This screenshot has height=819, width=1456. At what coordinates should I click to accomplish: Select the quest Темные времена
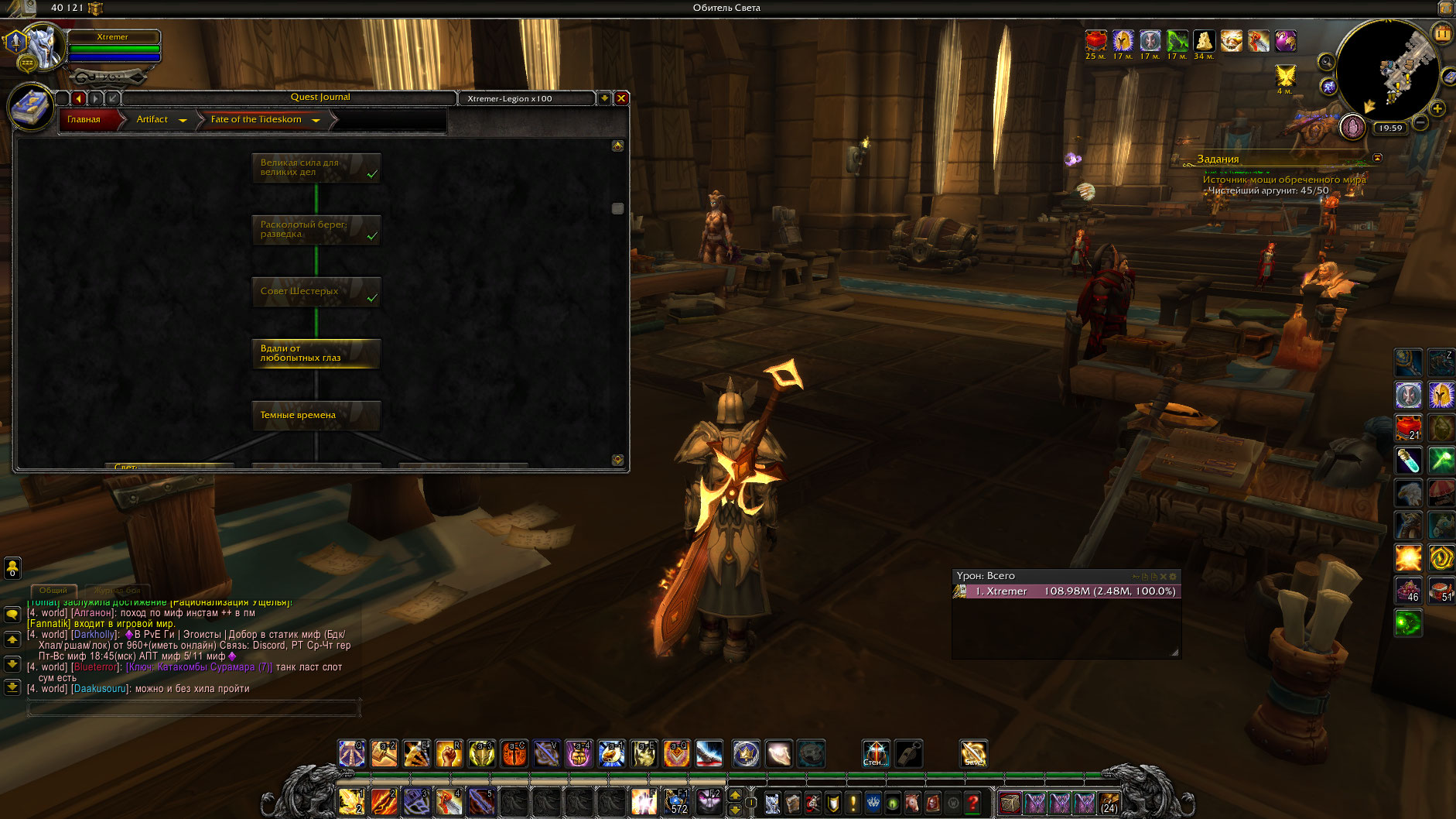pyautogui.click(x=316, y=416)
